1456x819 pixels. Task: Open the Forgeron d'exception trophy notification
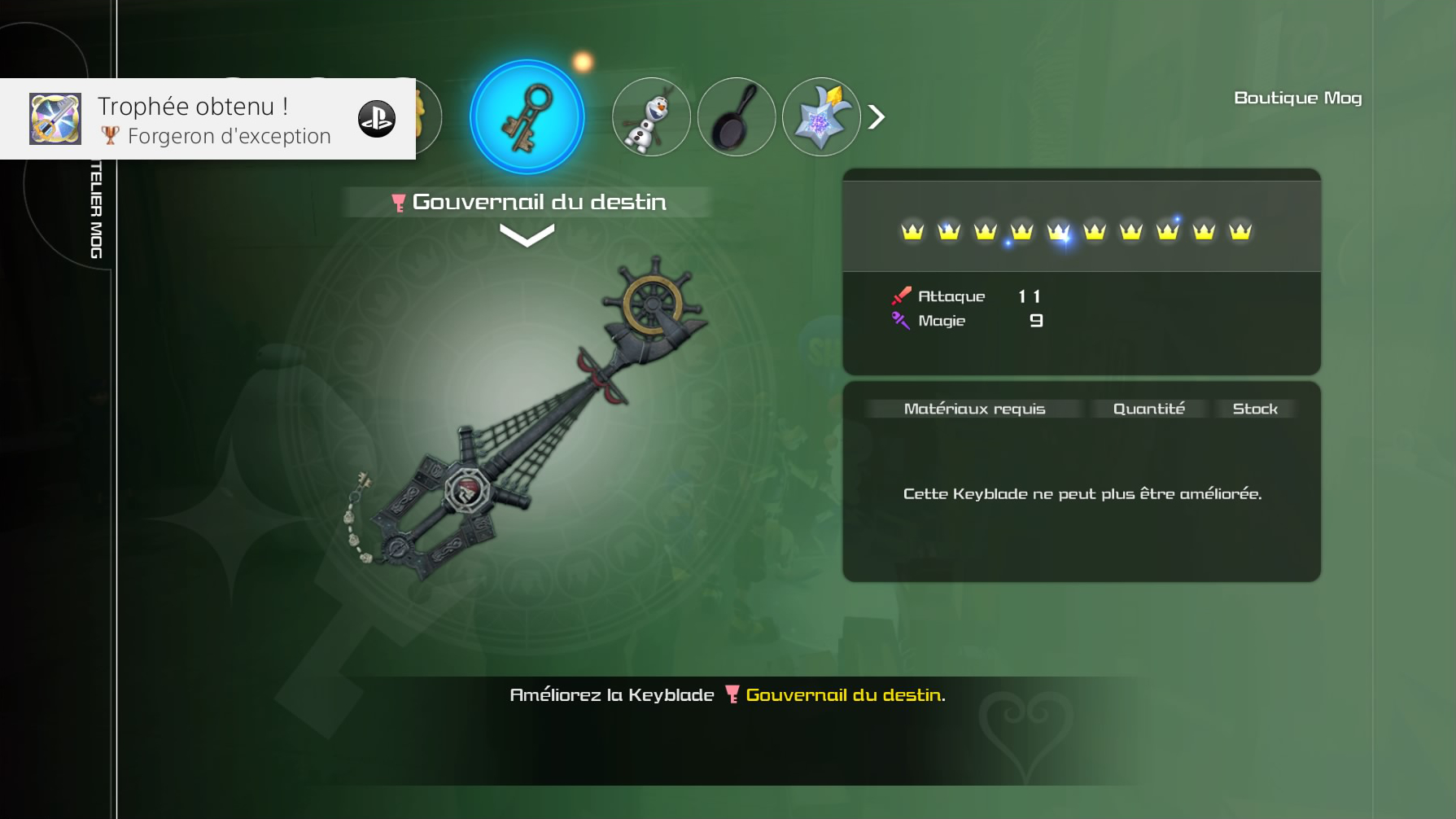pos(208,119)
